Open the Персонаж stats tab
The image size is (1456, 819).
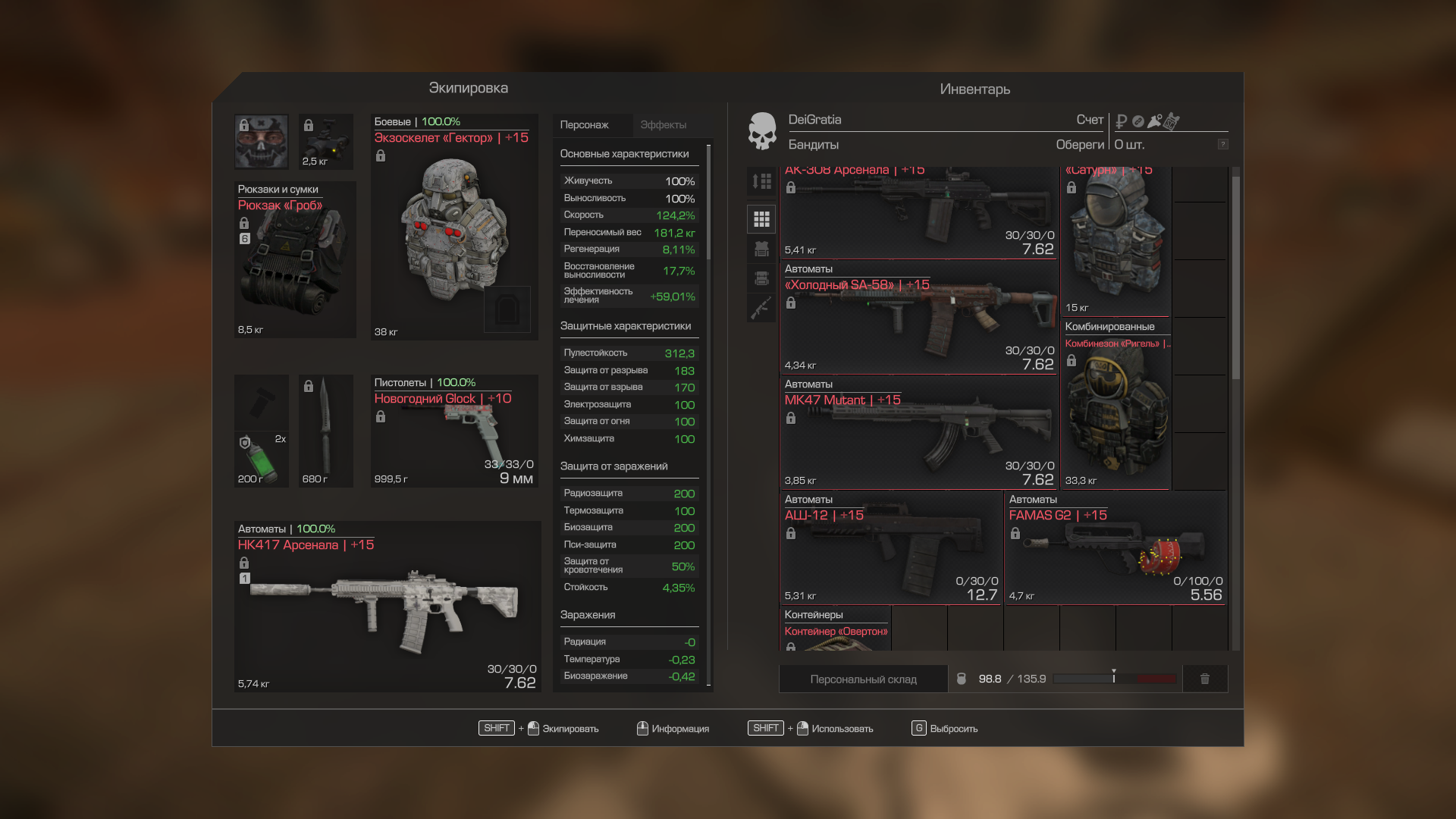click(x=584, y=125)
